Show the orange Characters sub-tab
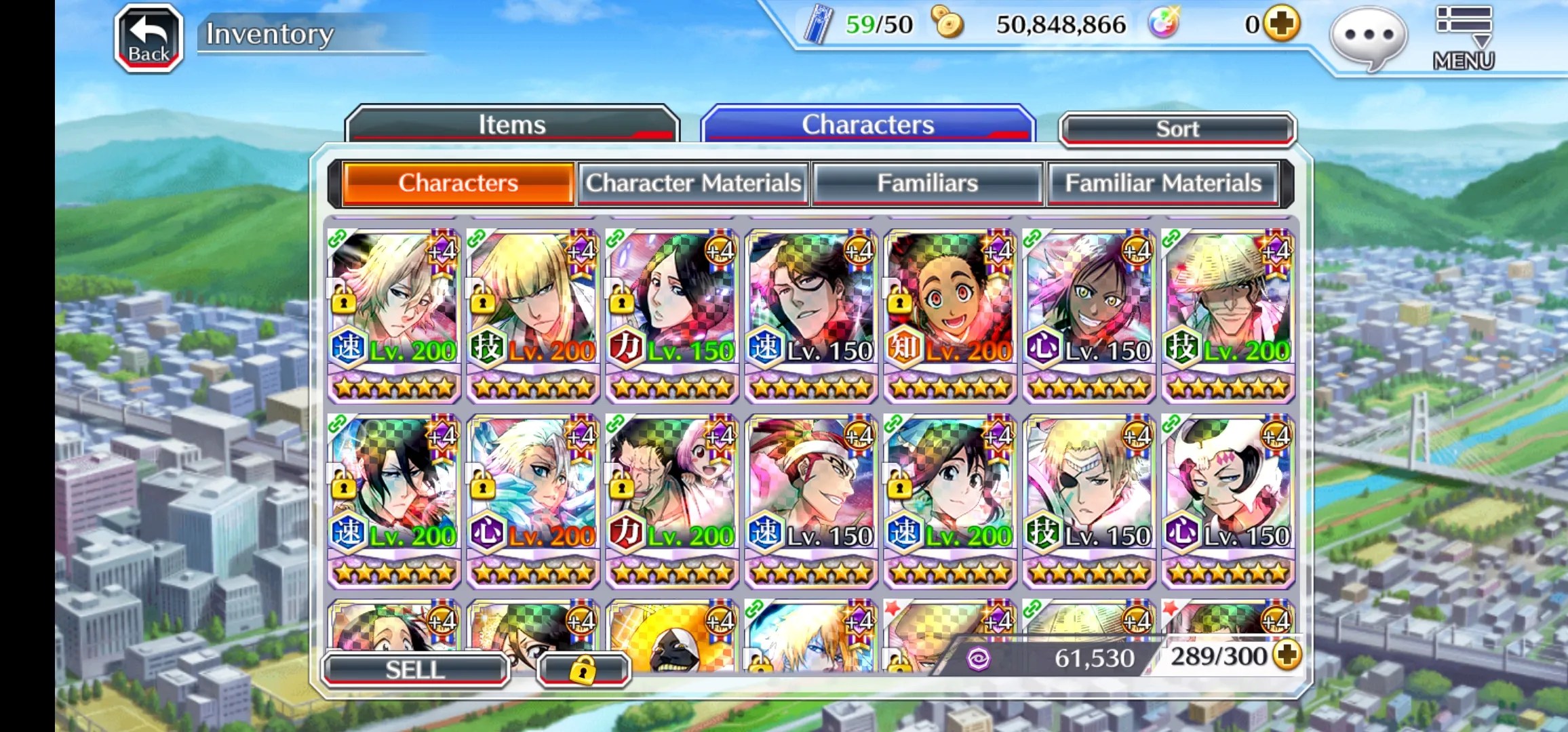This screenshot has height=732, width=1568. 458,183
